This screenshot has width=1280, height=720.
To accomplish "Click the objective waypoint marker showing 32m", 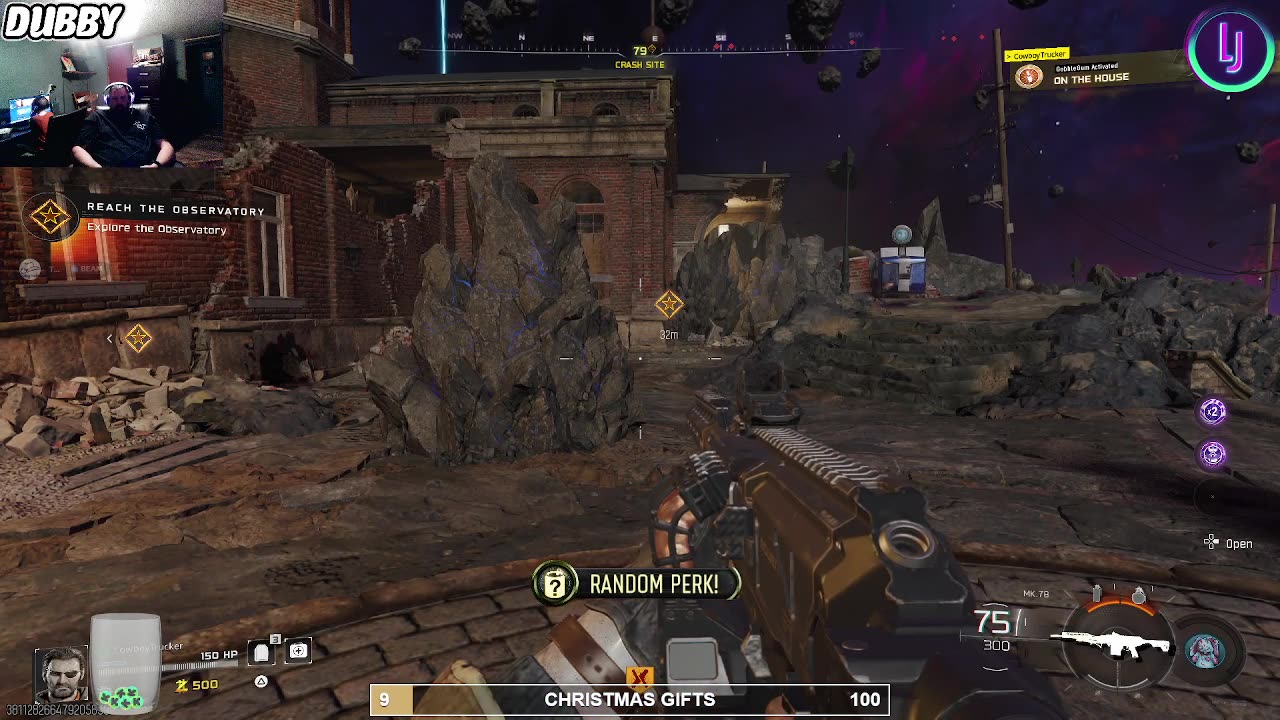I will pos(669,304).
